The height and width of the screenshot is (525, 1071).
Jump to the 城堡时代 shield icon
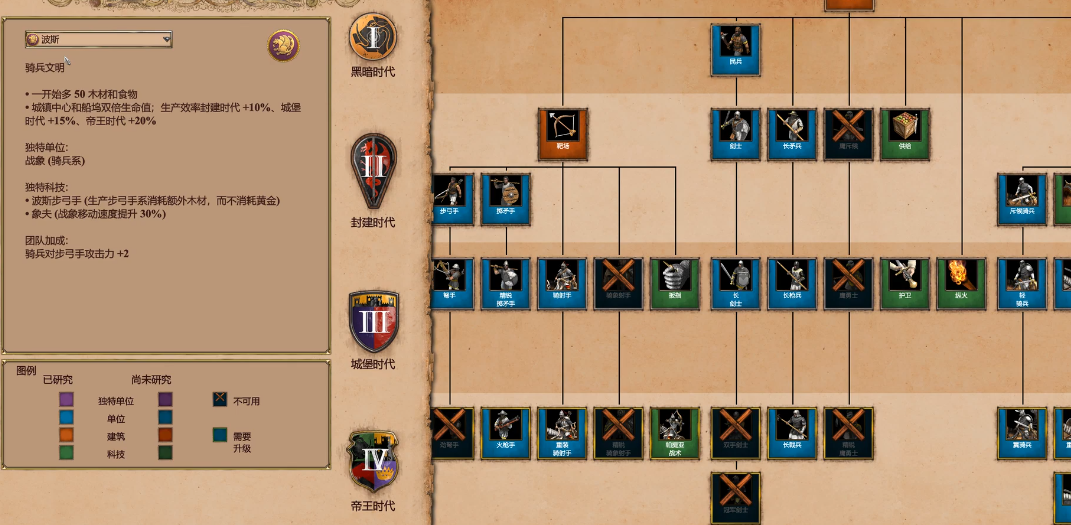coord(373,322)
